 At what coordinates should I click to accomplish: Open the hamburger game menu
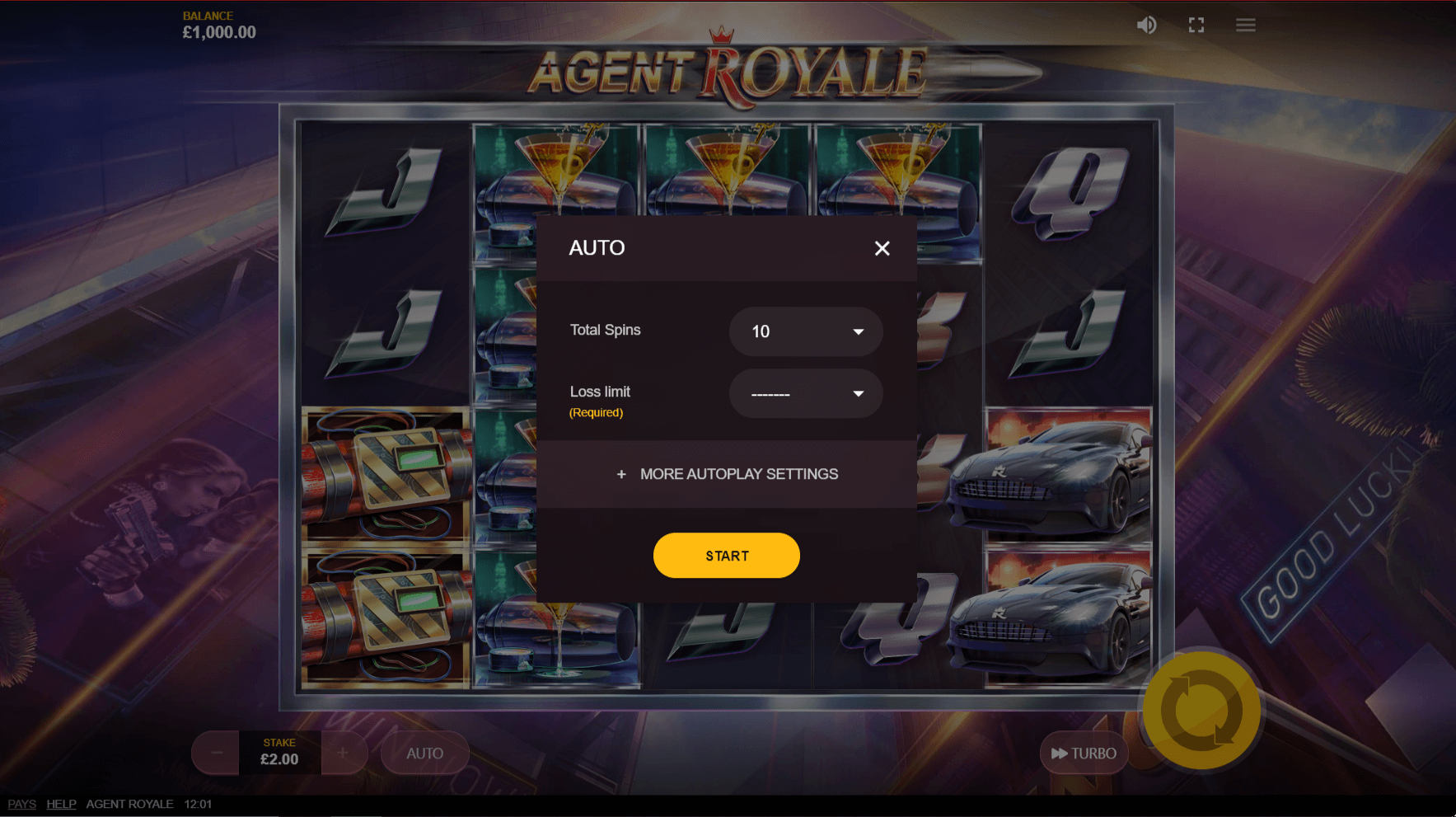[x=1245, y=25]
